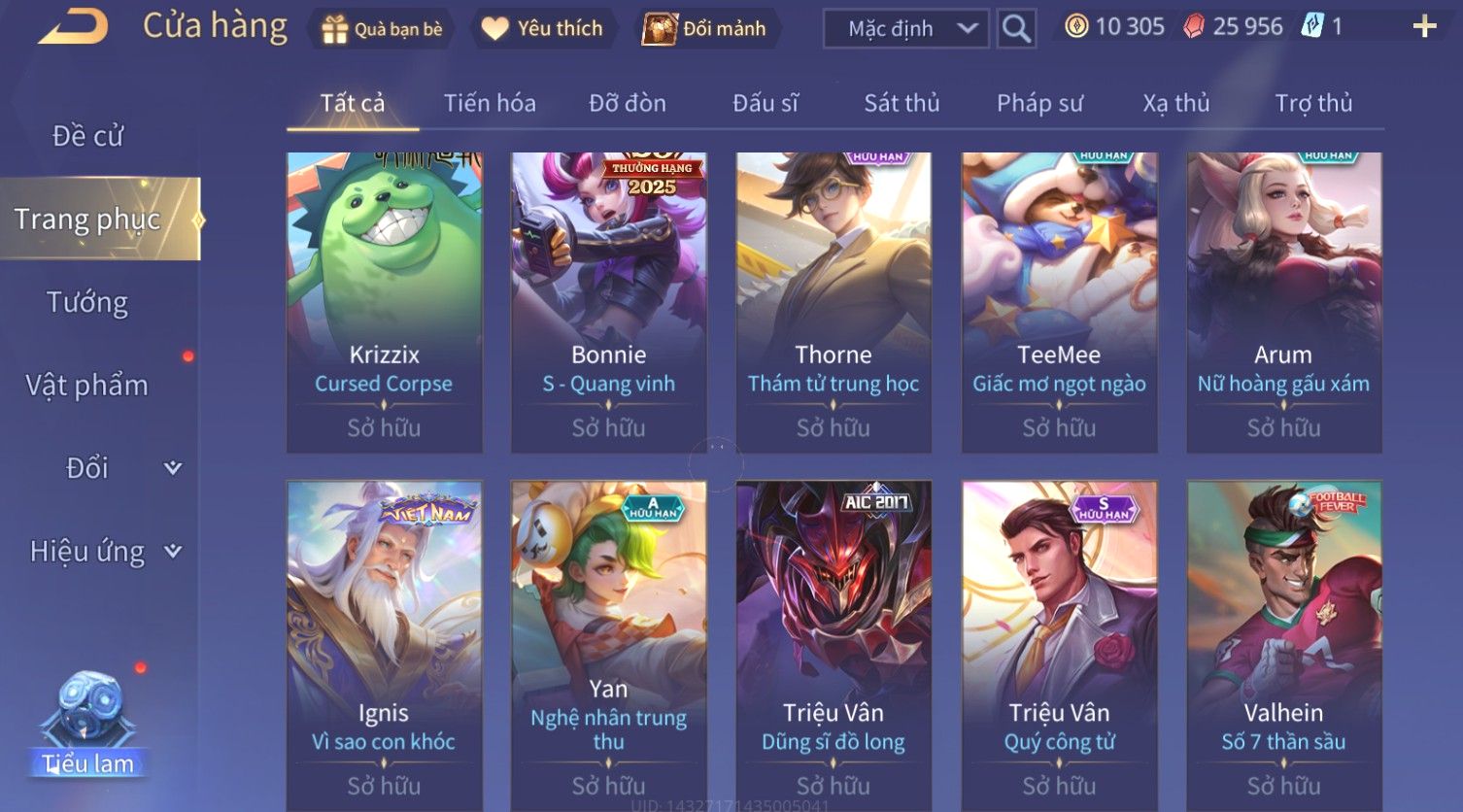The height and width of the screenshot is (812, 1463).
Task: Open the Yêu thích favorites list
Action: pyautogui.click(x=542, y=29)
